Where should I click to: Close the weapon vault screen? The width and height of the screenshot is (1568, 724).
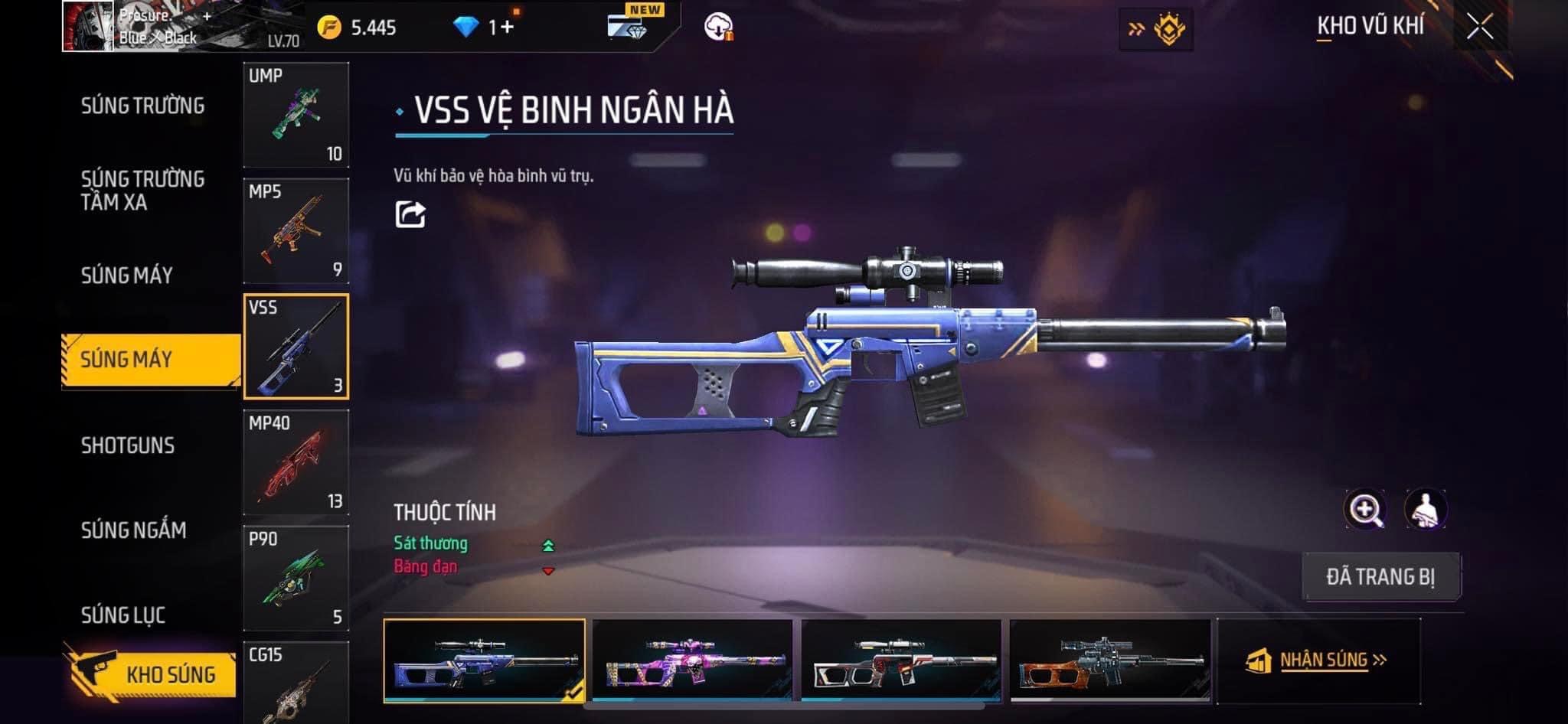(x=1480, y=28)
